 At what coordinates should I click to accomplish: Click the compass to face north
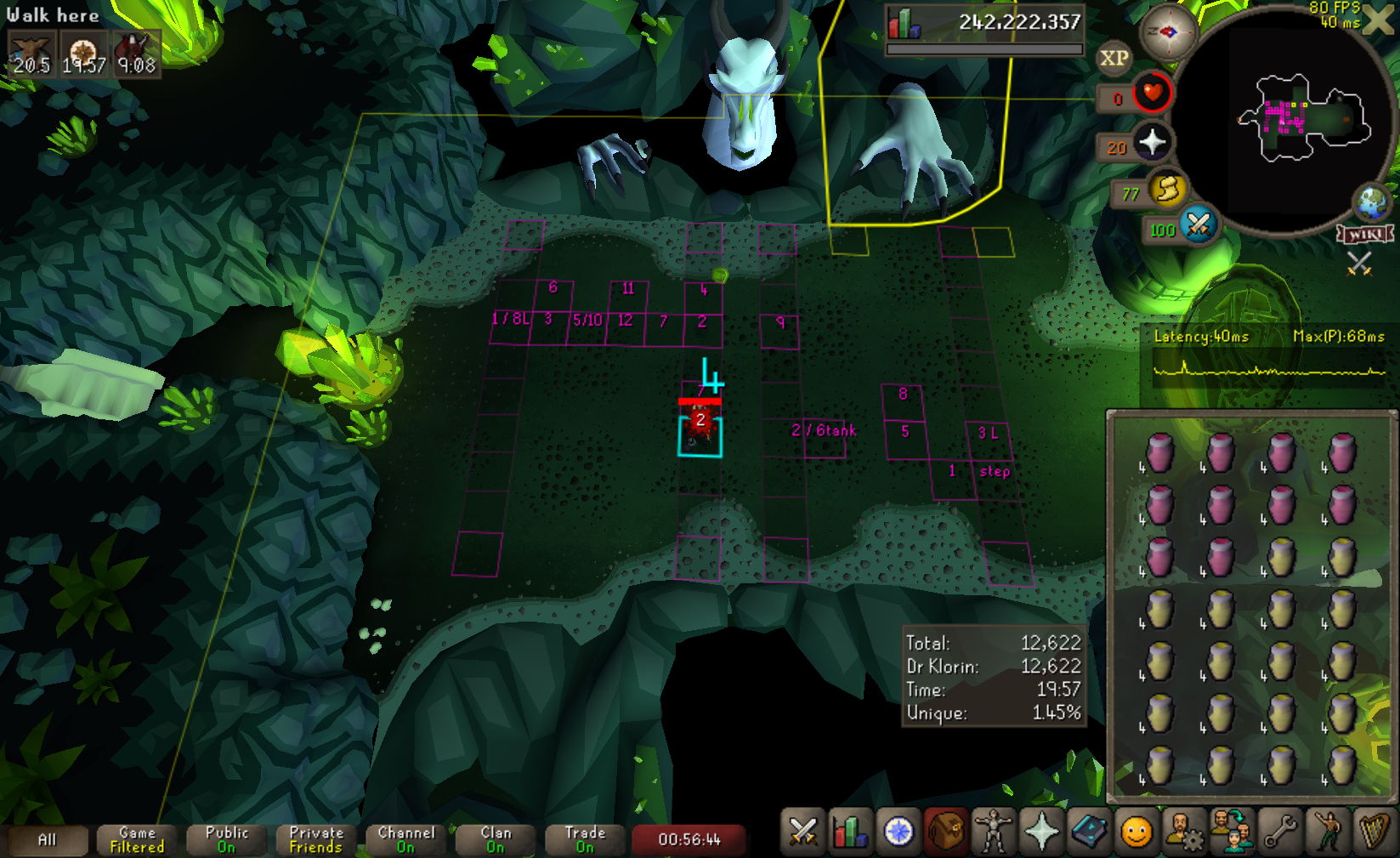point(1168,32)
